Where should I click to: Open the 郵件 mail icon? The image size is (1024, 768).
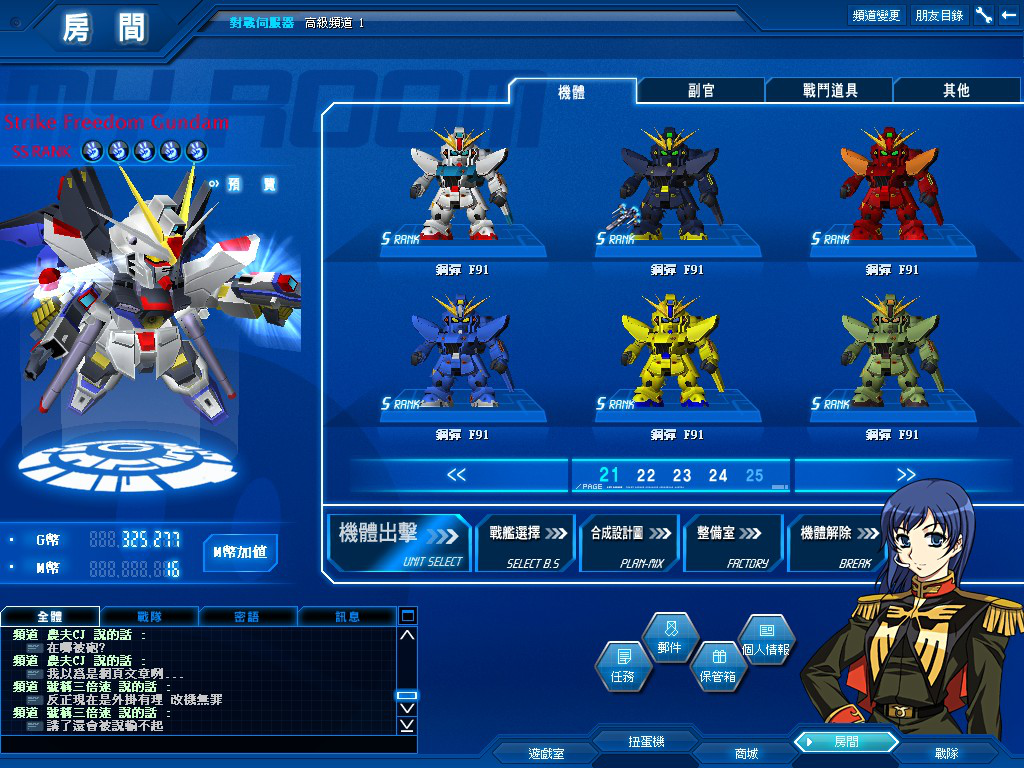[x=669, y=637]
